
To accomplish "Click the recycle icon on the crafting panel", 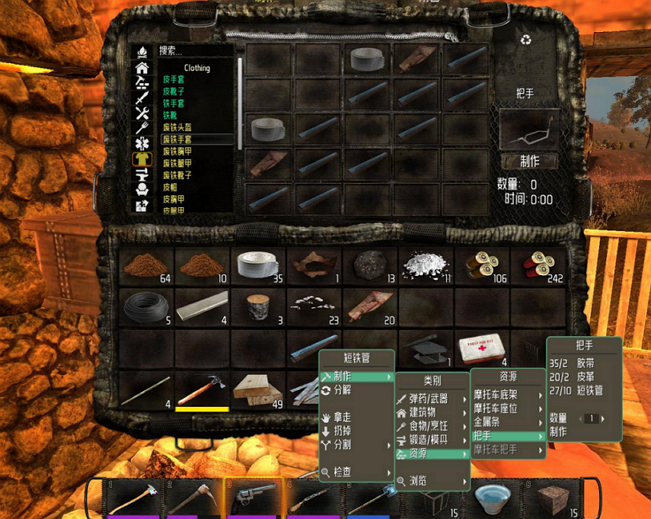I will click(526, 41).
